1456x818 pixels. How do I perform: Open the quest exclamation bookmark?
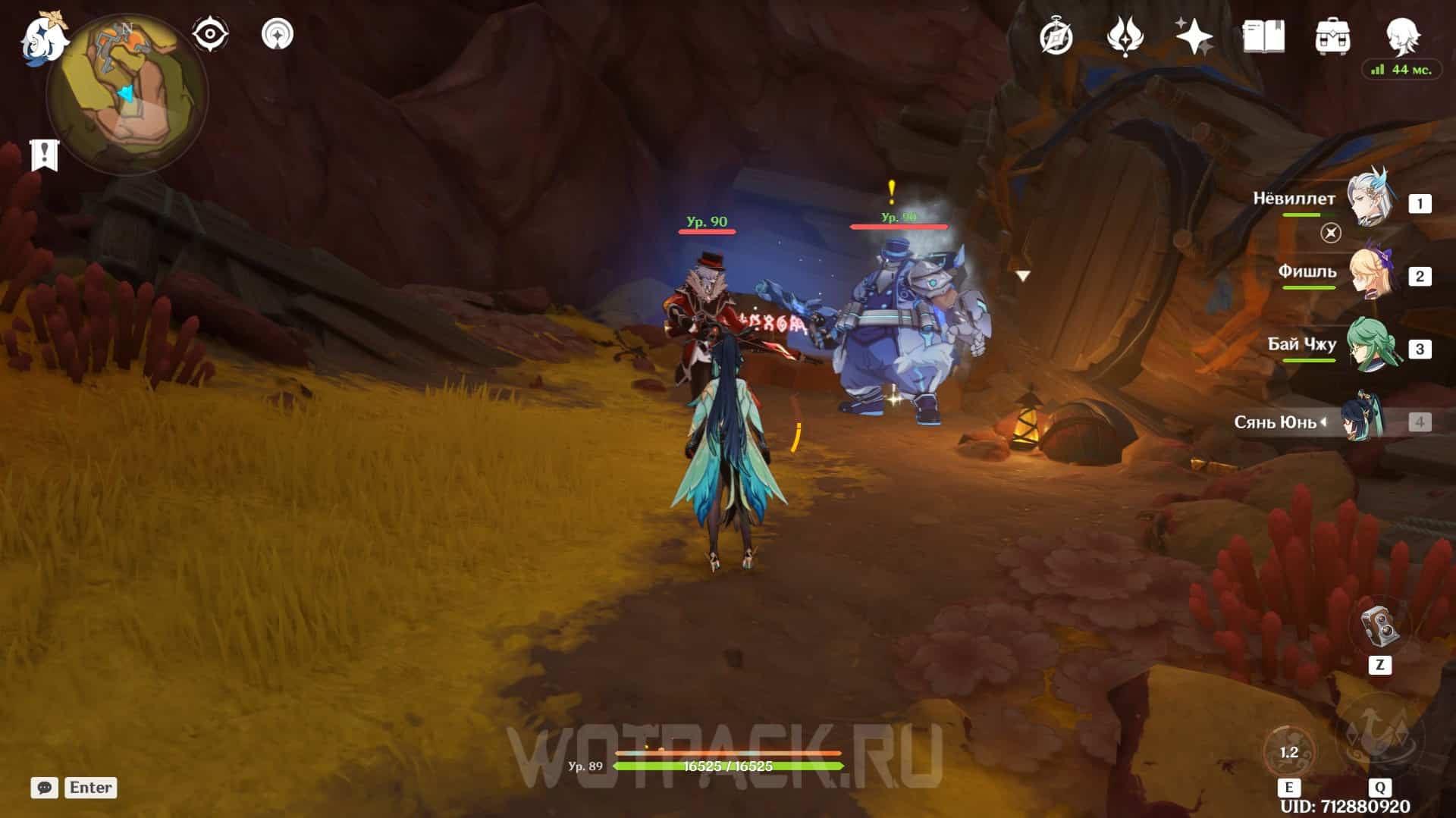44,155
